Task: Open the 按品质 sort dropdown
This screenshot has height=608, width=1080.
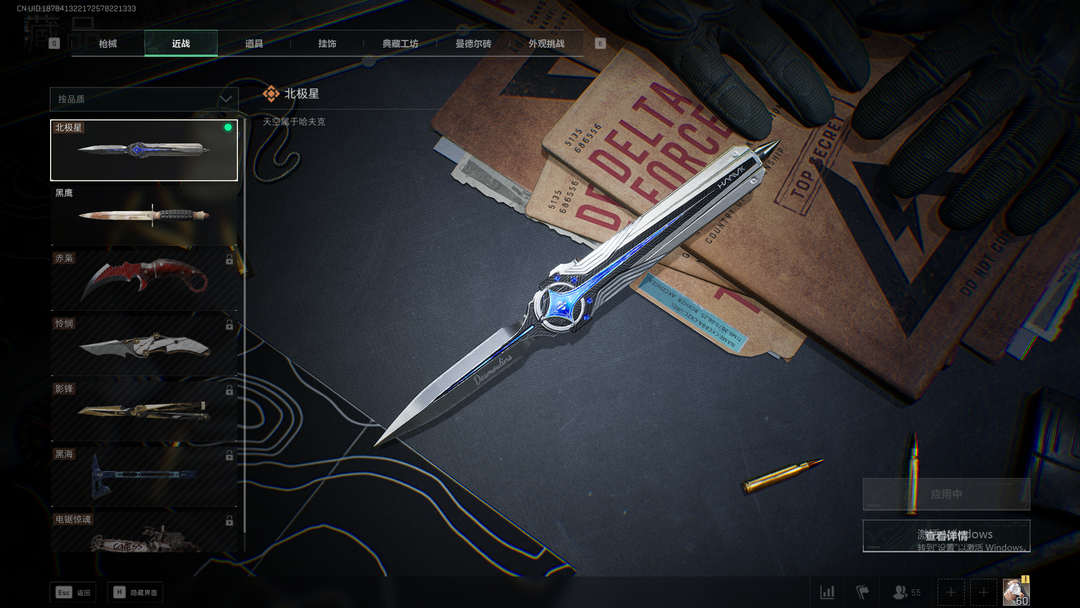Action: (x=144, y=99)
